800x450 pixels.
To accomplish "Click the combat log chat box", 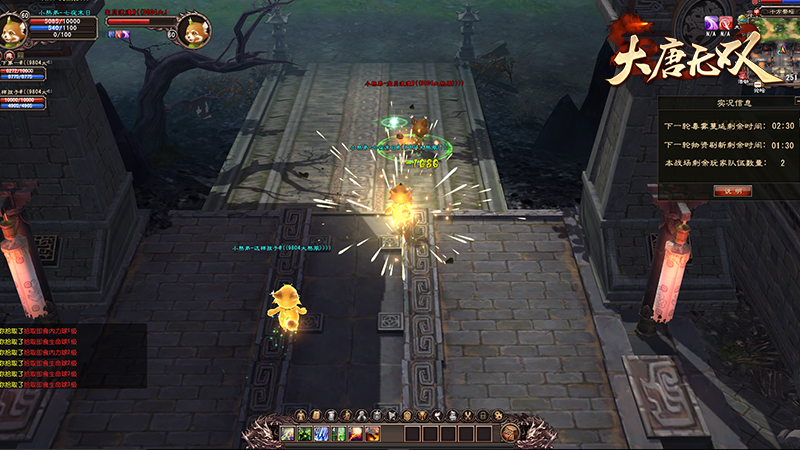I will pyautogui.click(x=72, y=355).
